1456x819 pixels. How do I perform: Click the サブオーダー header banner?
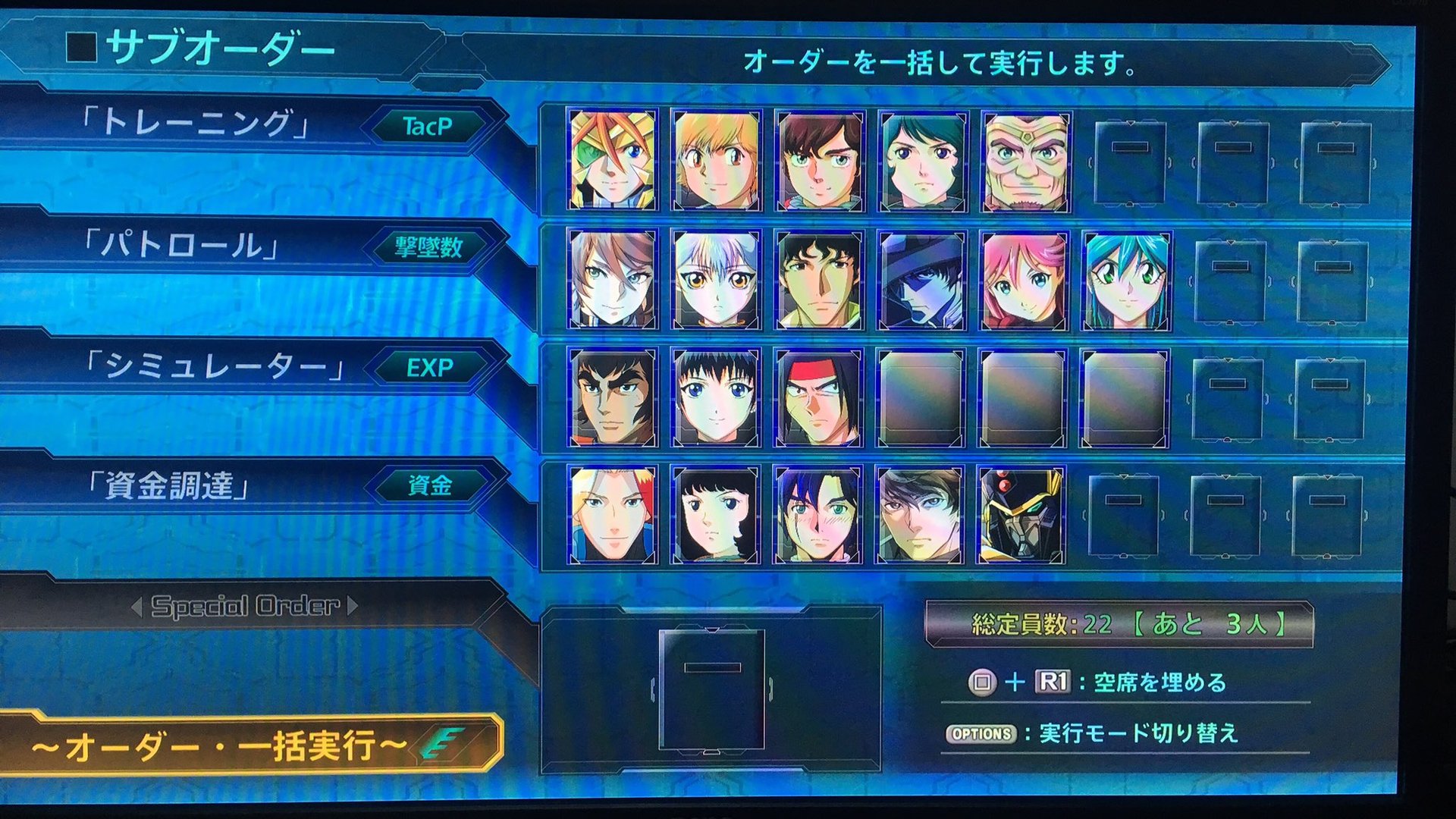[190, 47]
